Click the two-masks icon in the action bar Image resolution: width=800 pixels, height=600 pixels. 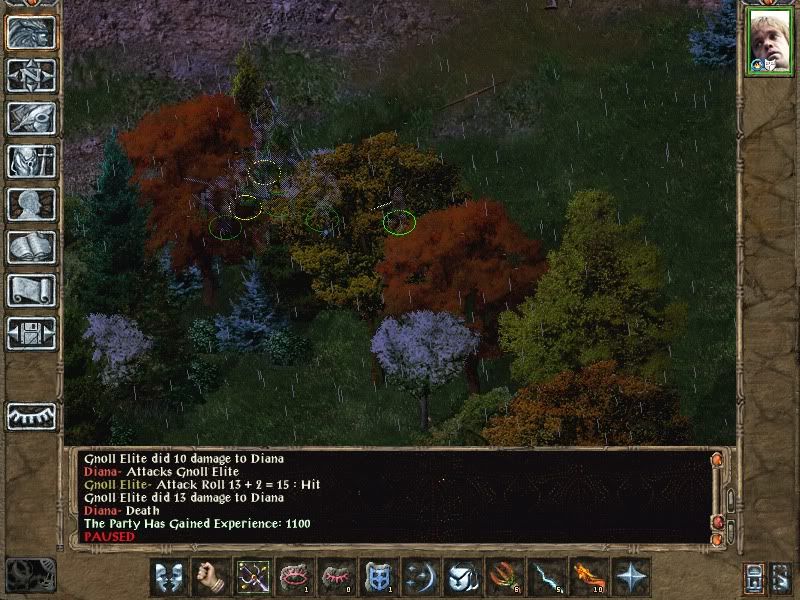pyautogui.click(x=170, y=577)
